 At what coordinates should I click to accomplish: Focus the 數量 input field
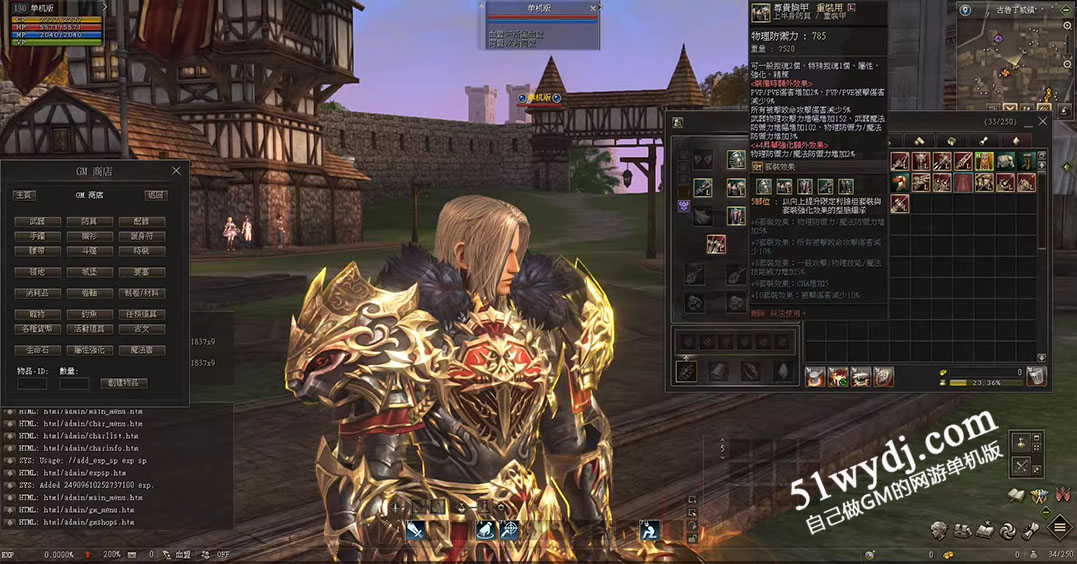click(74, 383)
